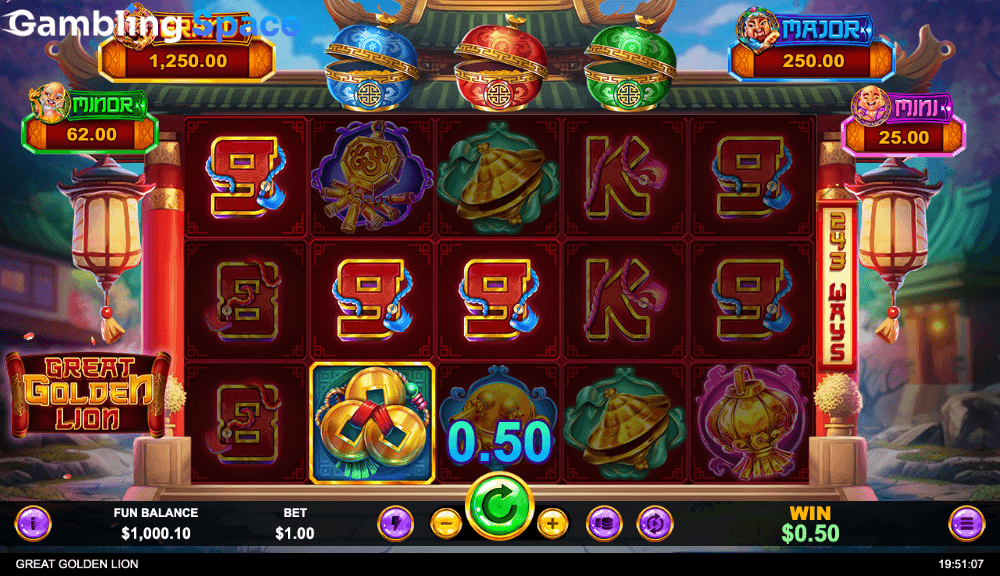Spin the reels with the green button

[x=499, y=507]
